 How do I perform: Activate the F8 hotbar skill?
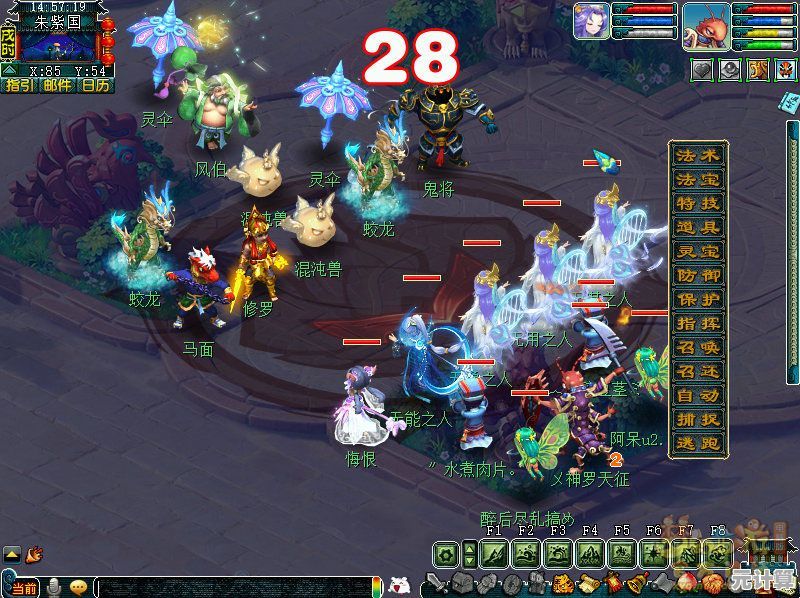(716, 554)
